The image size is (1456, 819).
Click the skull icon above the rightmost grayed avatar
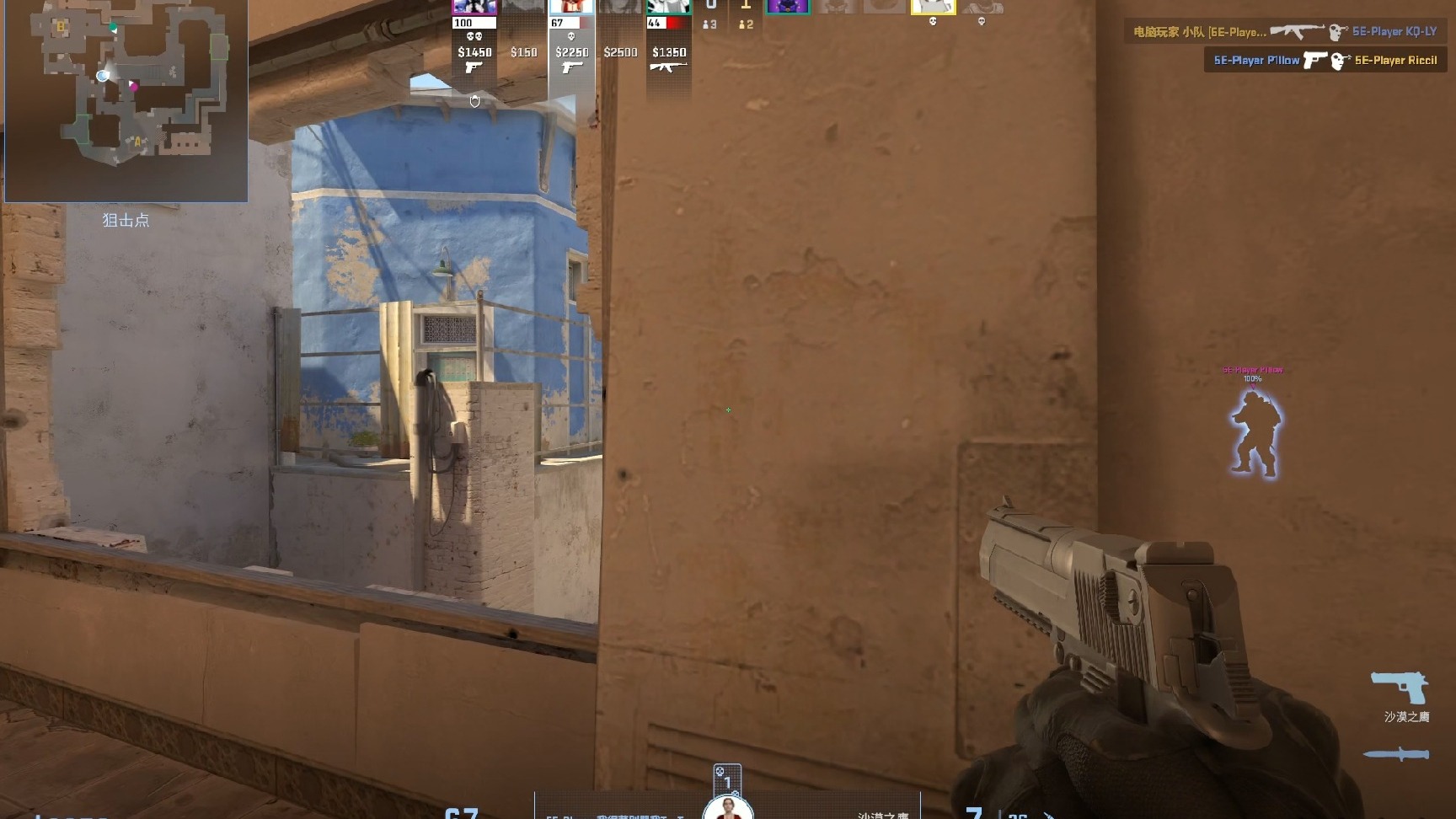pos(982,22)
